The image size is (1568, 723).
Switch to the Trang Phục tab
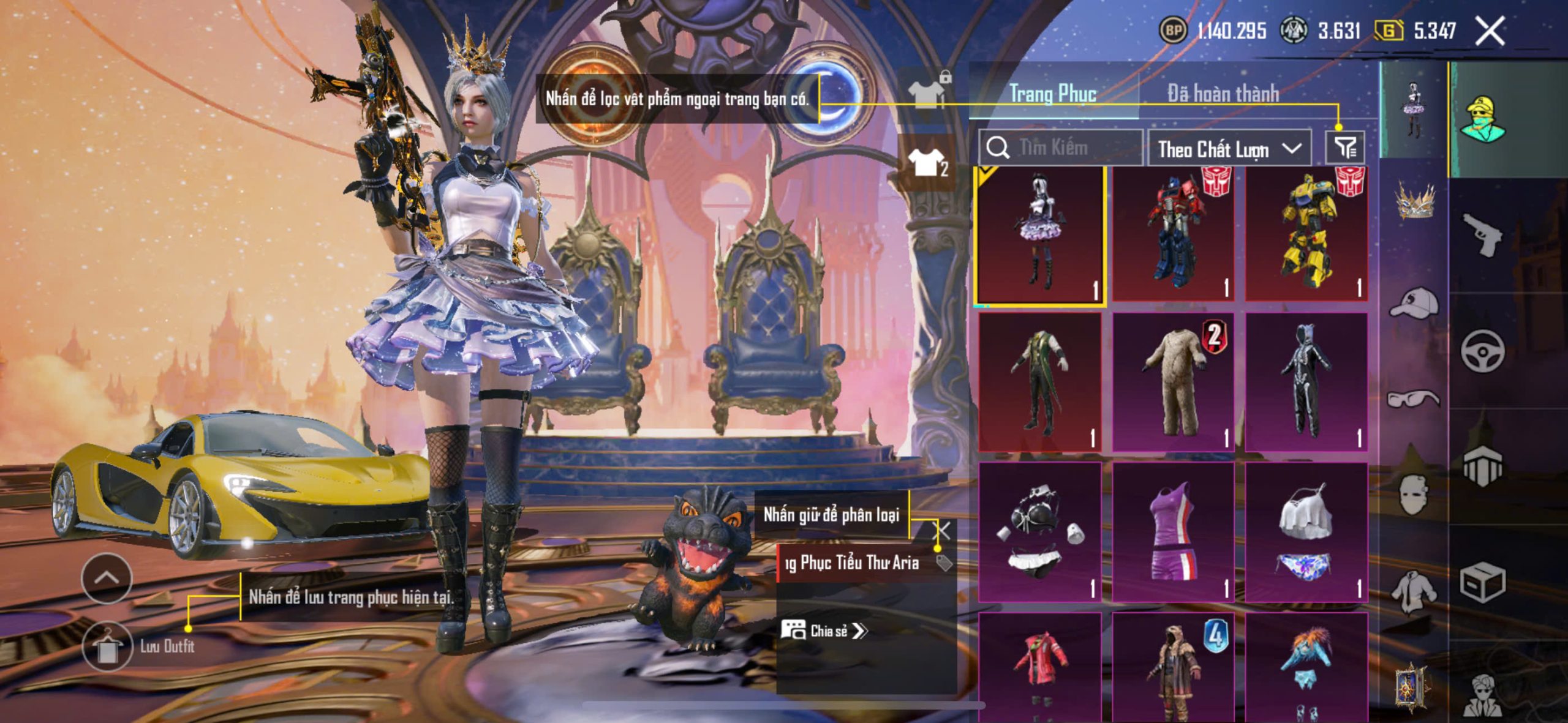click(1052, 94)
